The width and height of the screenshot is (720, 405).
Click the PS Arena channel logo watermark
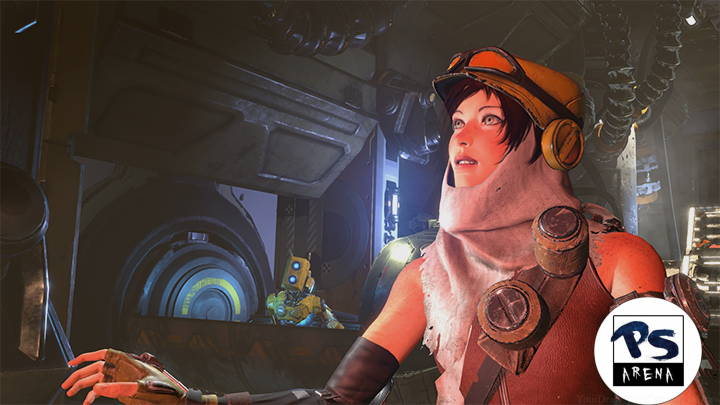click(x=647, y=350)
